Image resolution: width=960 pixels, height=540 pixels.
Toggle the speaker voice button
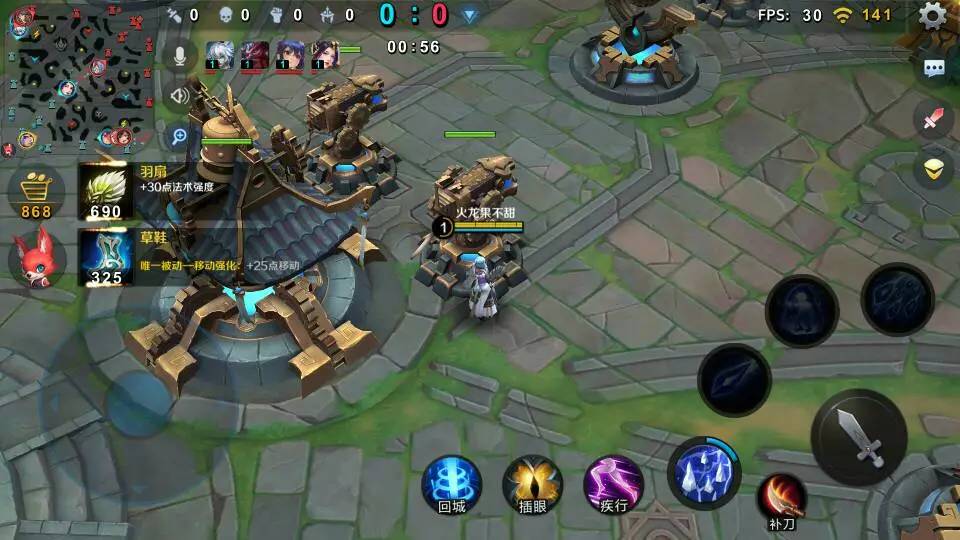tap(180, 96)
